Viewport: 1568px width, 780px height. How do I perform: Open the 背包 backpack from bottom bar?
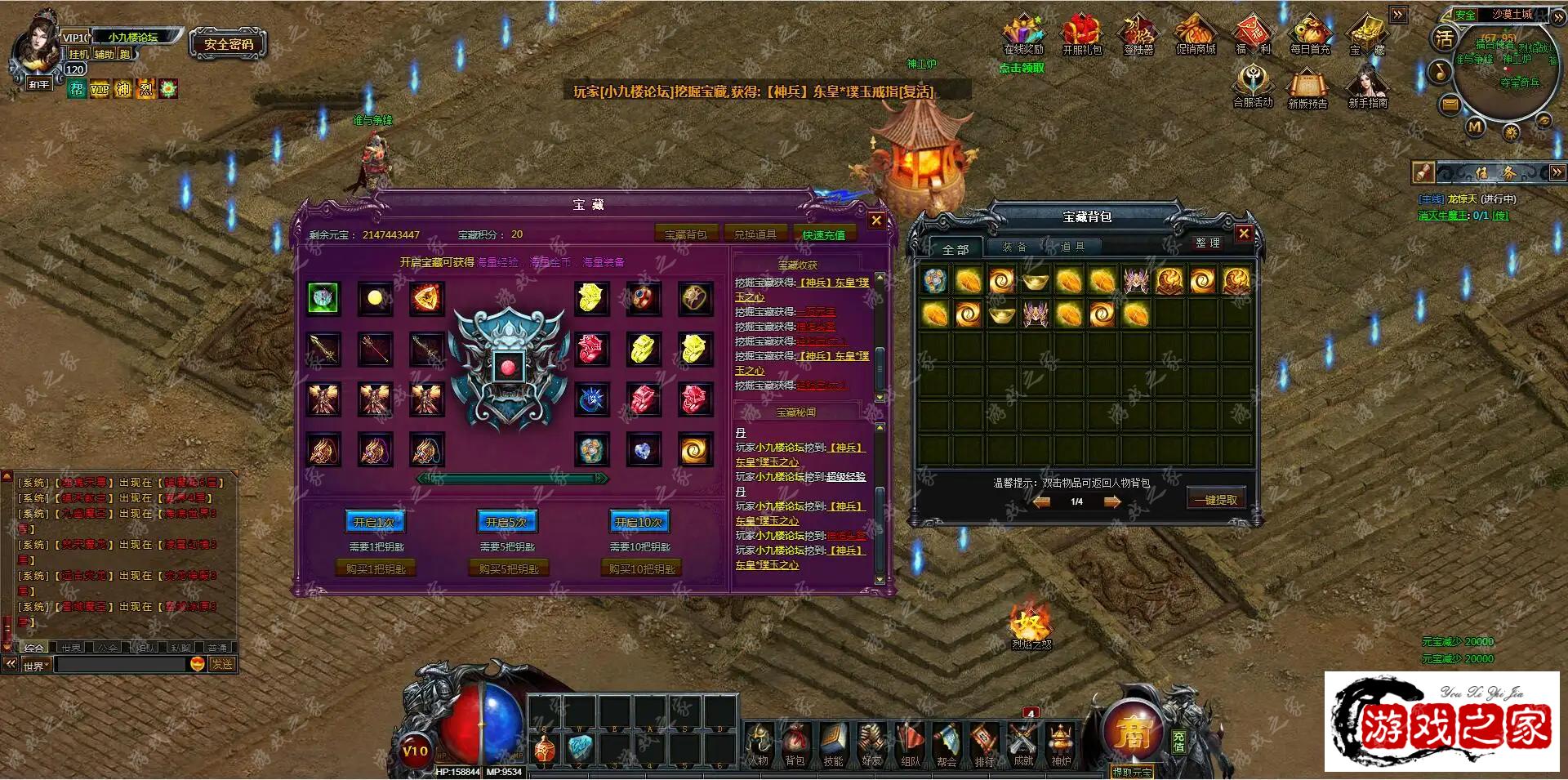[795, 745]
